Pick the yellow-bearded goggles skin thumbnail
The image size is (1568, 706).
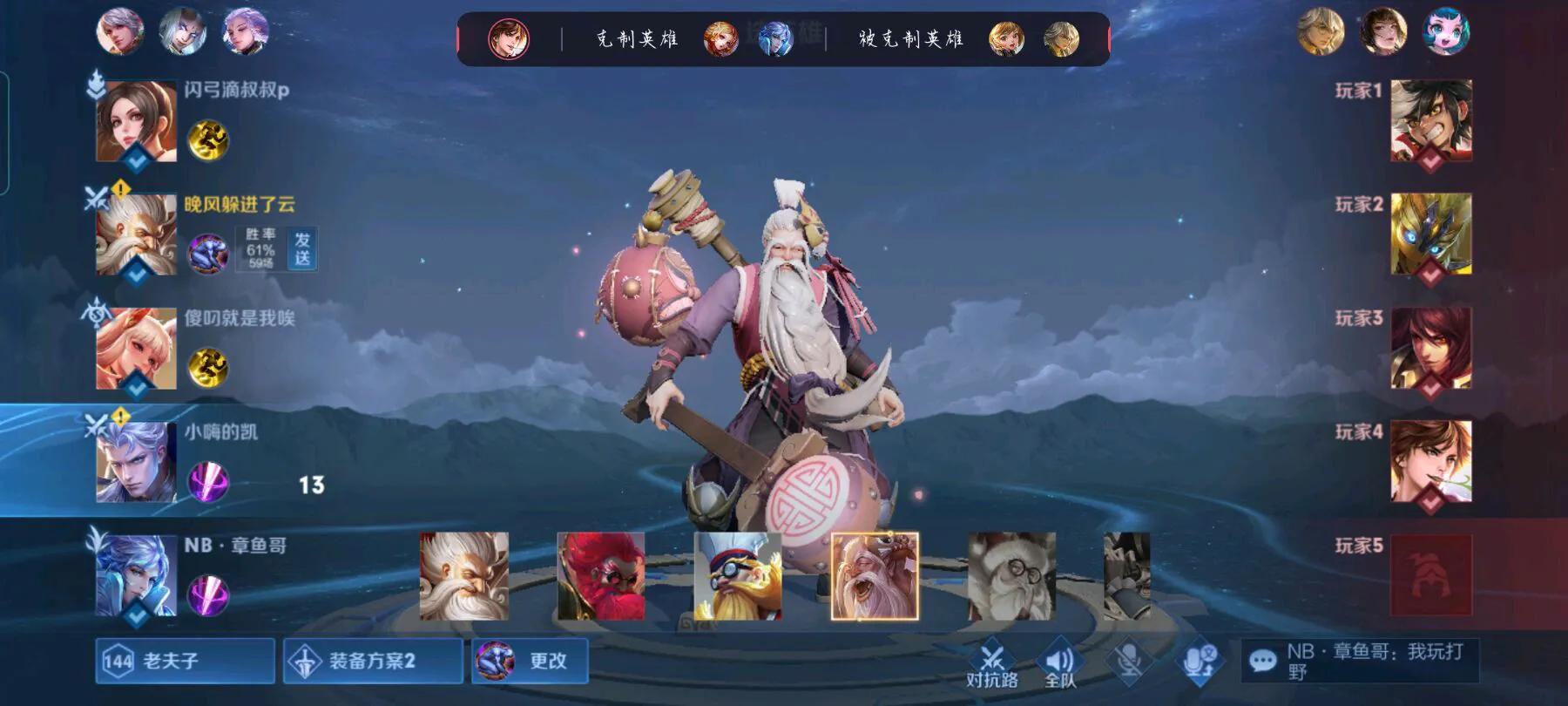coord(738,576)
